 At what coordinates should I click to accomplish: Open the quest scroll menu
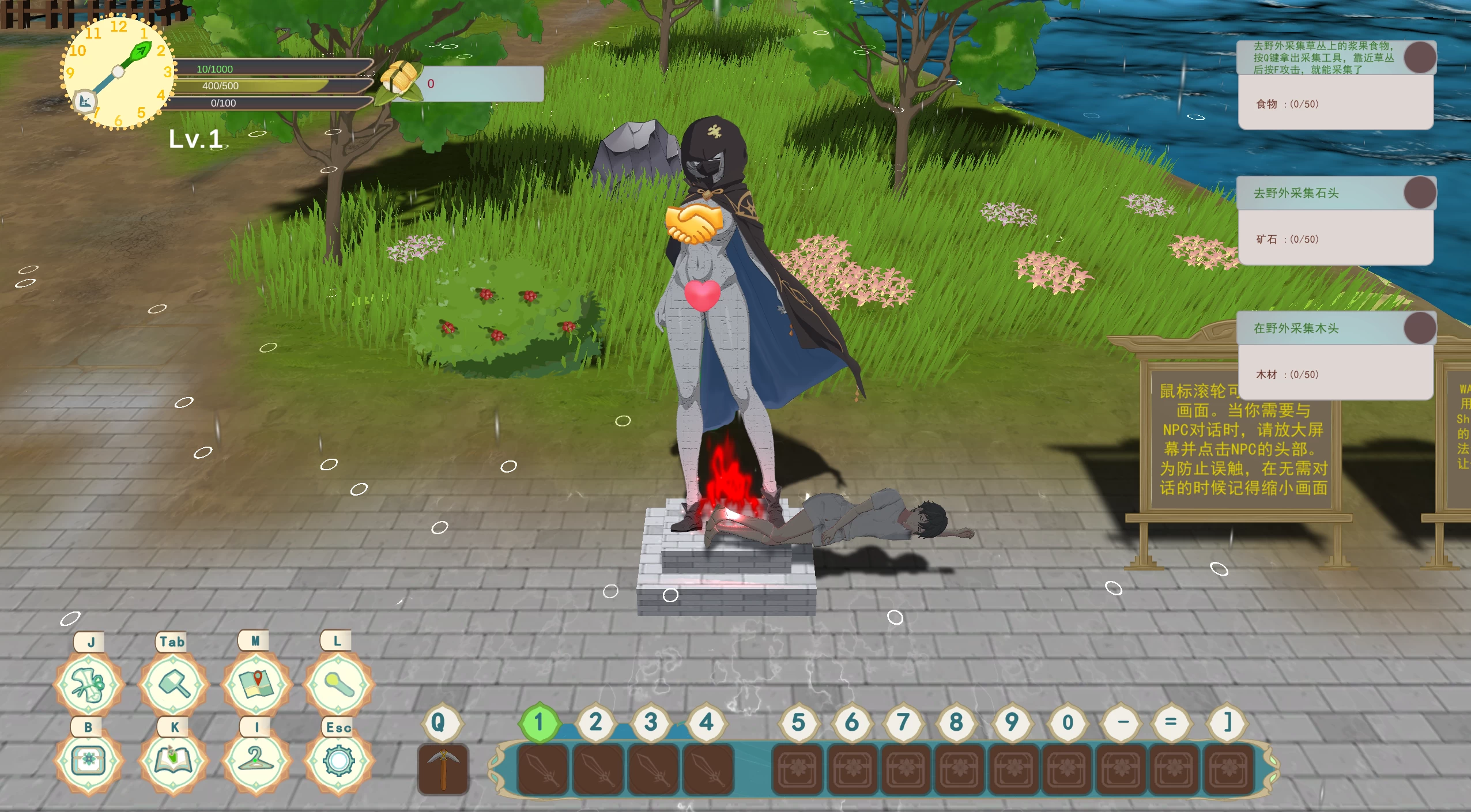click(88, 685)
